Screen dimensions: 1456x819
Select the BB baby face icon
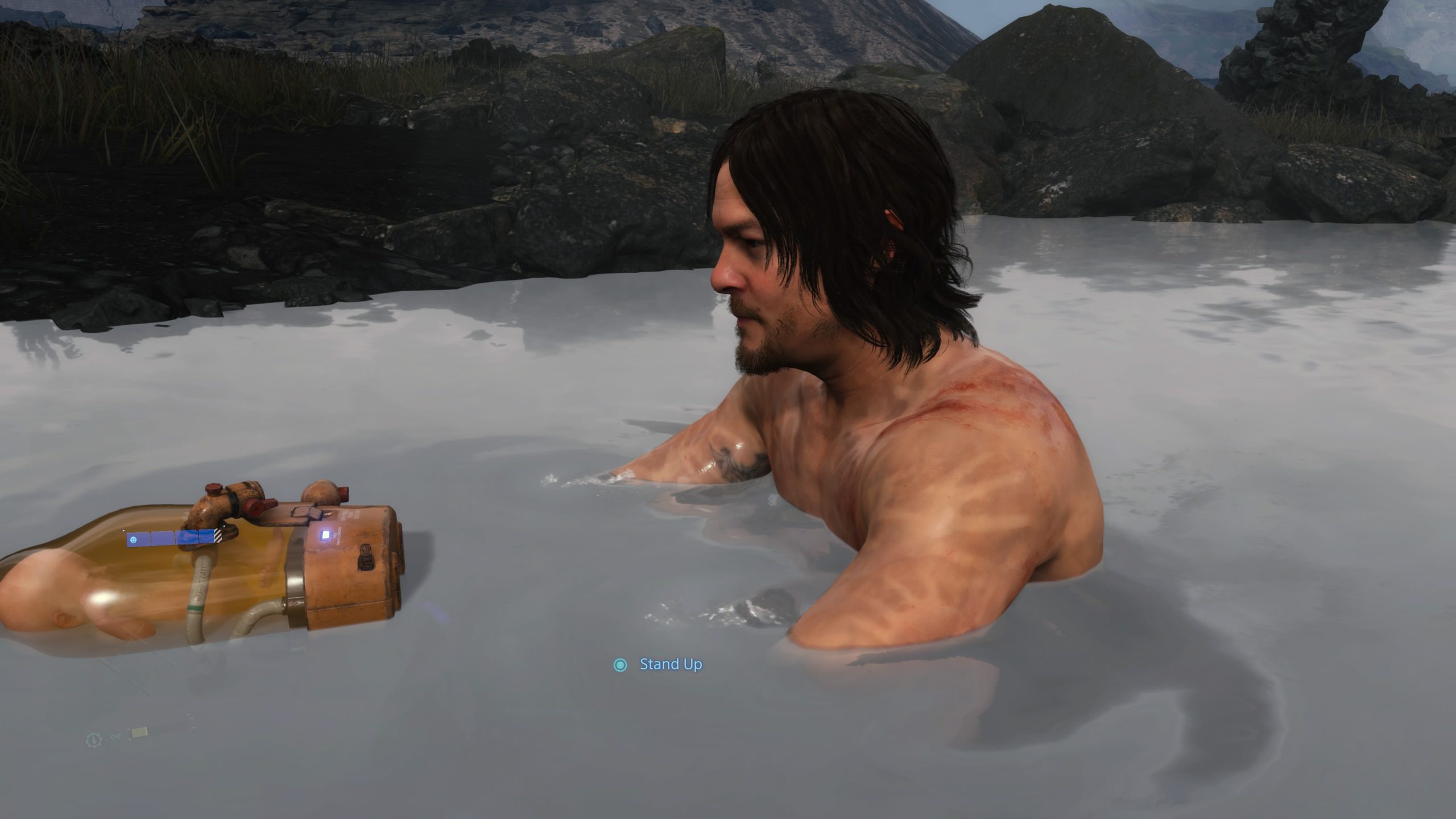133,539
